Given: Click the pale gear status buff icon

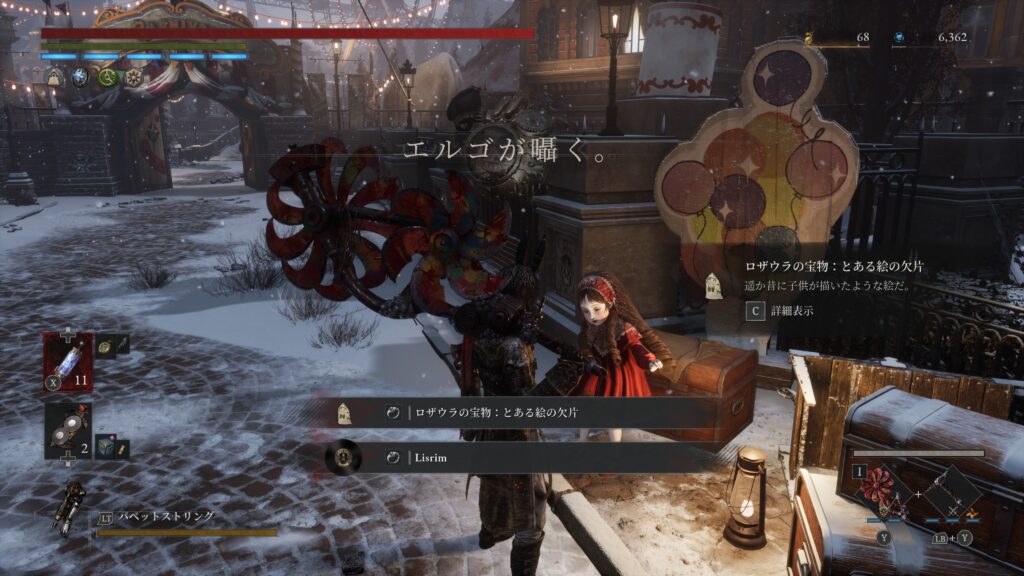Looking at the screenshot, I should (133, 77).
